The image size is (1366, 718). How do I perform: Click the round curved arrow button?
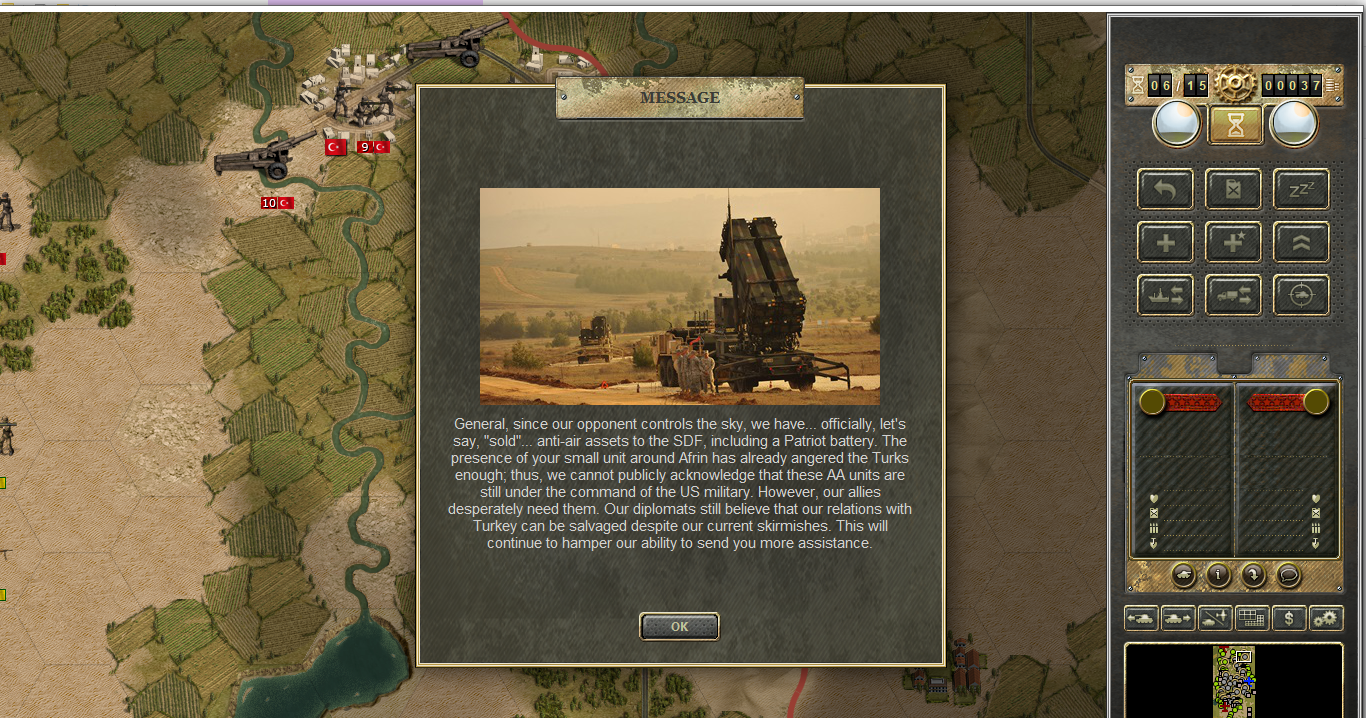tap(1253, 575)
